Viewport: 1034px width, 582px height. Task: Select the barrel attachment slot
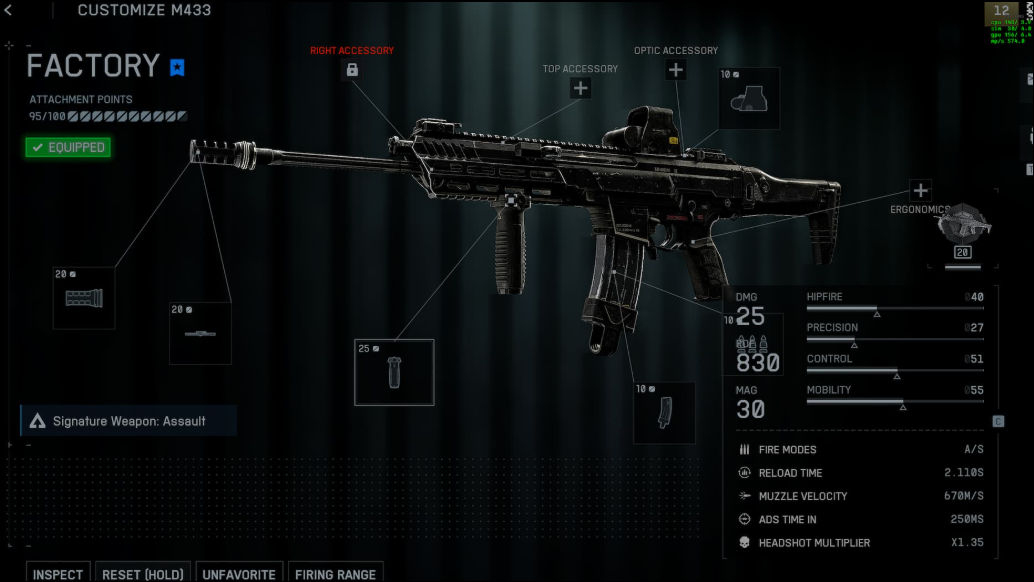201,333
